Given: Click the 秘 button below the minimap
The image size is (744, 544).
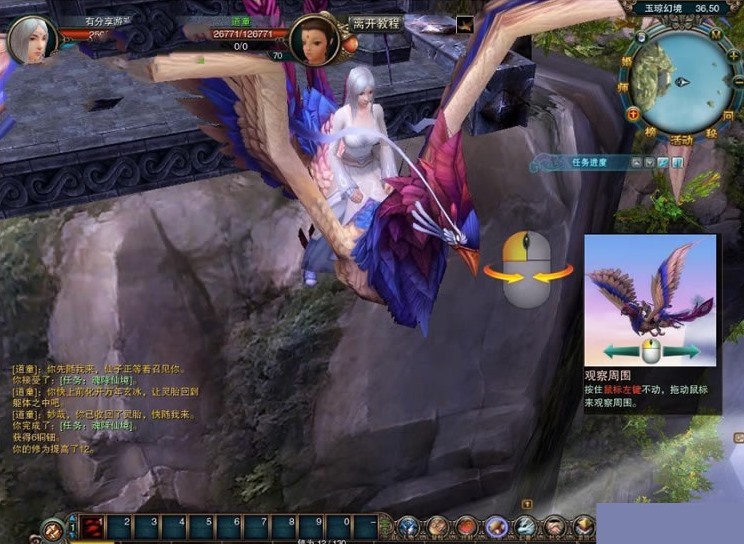Looking at the screenshot, I should [712, 132].
